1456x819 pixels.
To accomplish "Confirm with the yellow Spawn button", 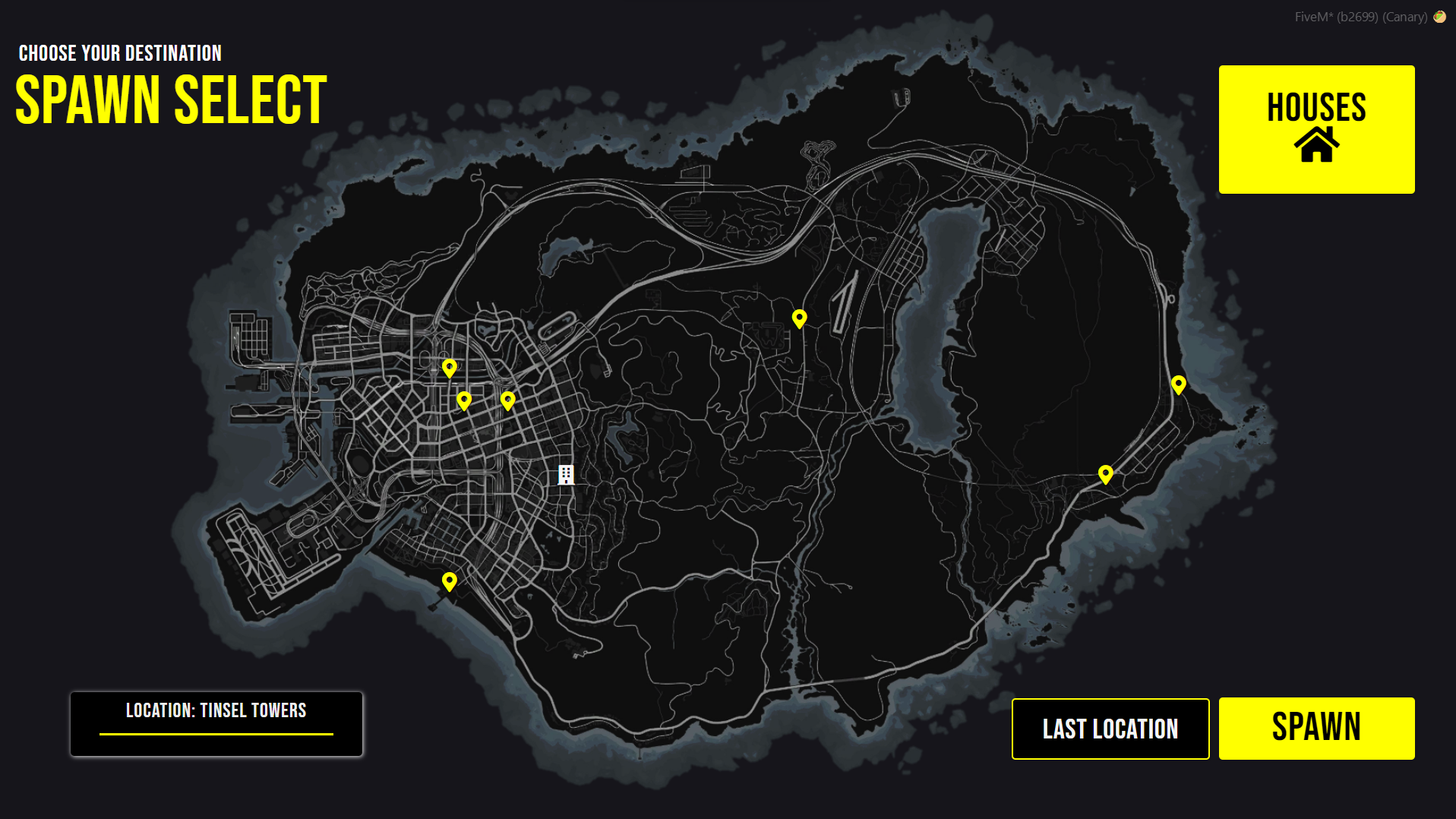I will tap(1316, 728).
